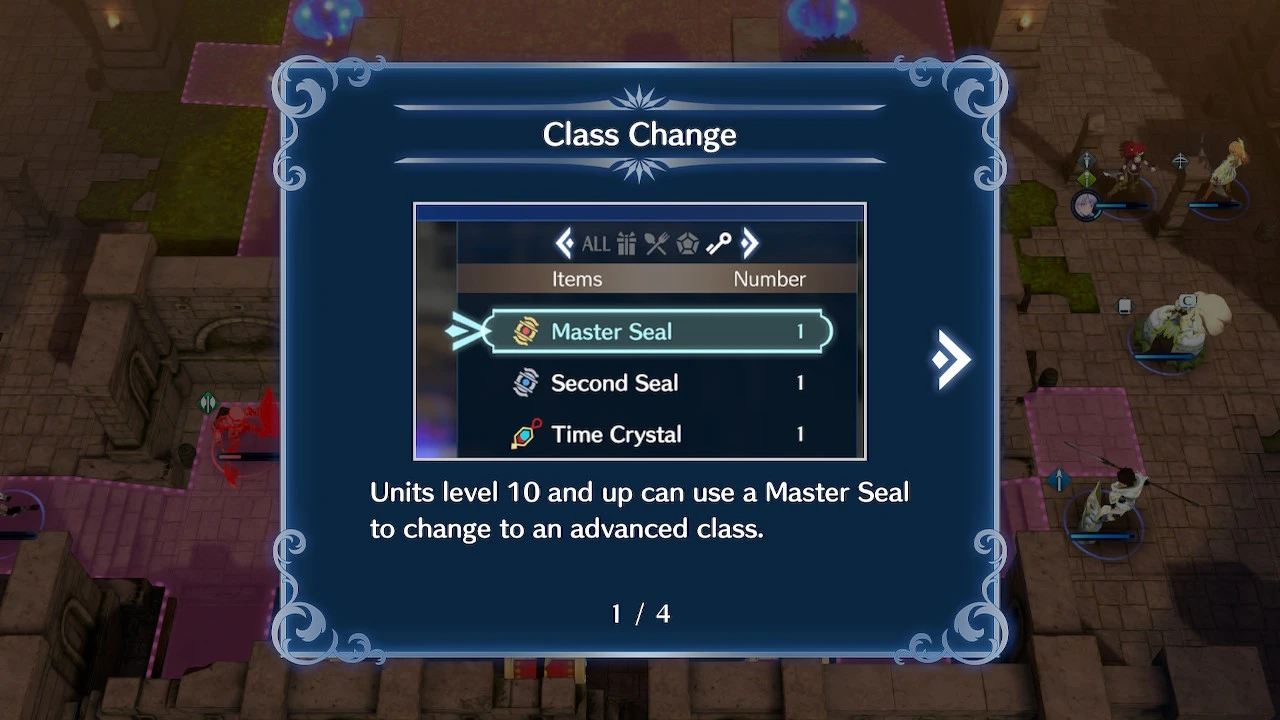Select the ALL filter tab
This screenshot has height=720, width=1280.
tap(597, 243)
